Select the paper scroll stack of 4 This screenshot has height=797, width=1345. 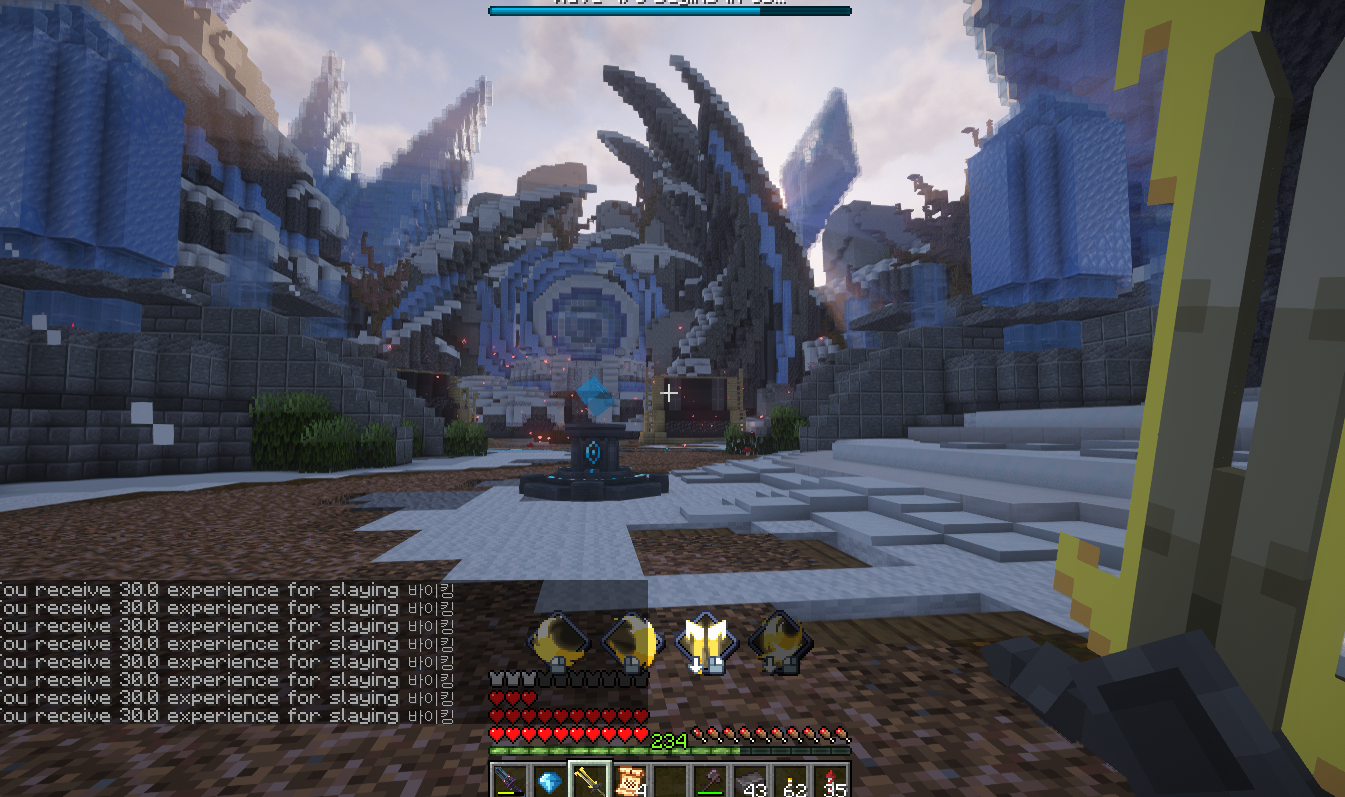tap(631, 781)
